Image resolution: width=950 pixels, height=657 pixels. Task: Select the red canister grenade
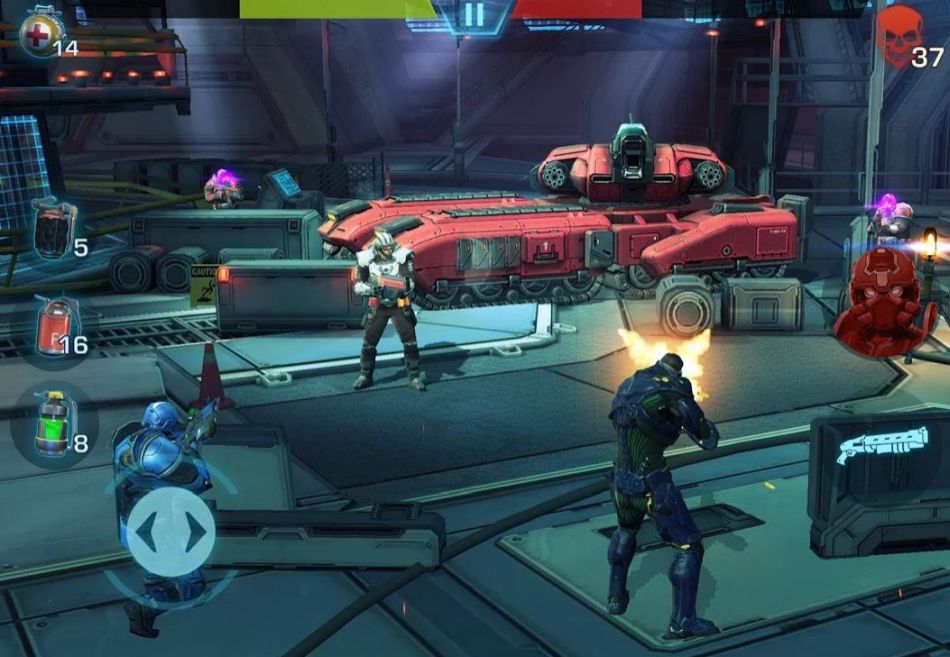tap(54, 328)
